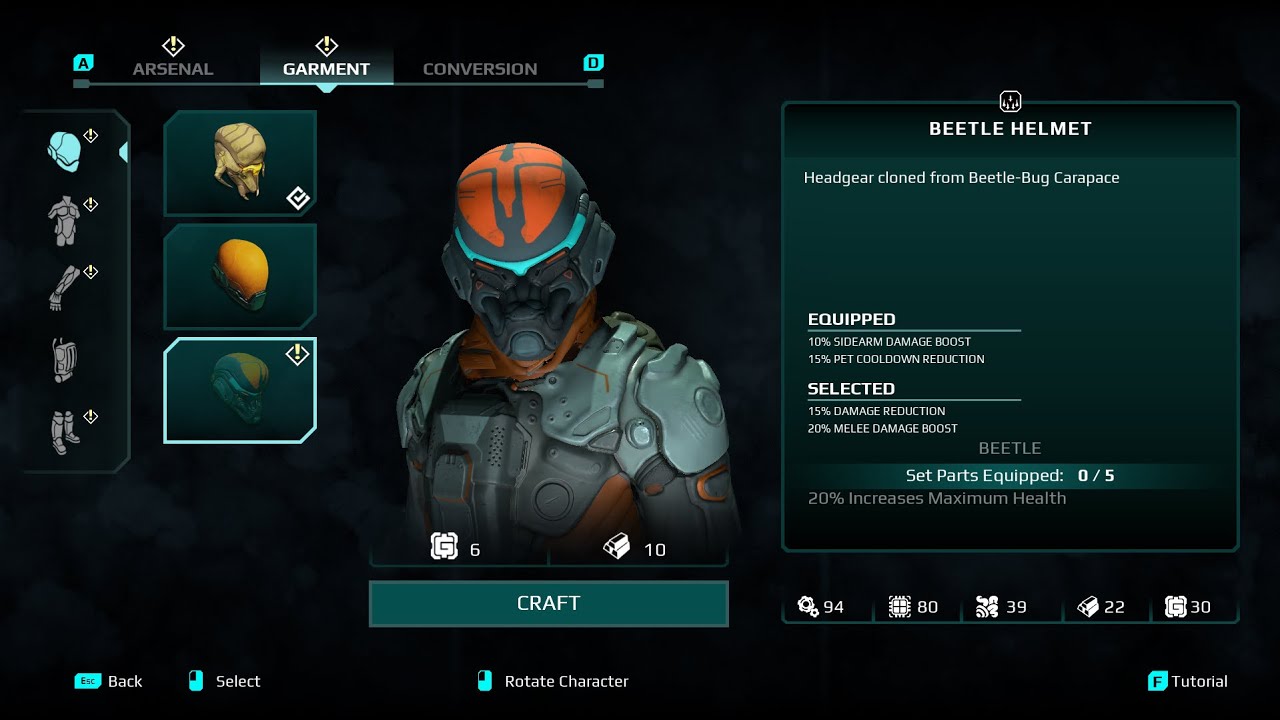Viewport: 1280px width, 720px height.
Task: Select the Garment tab
Action: pyautogui.click(x=326, y=69)
